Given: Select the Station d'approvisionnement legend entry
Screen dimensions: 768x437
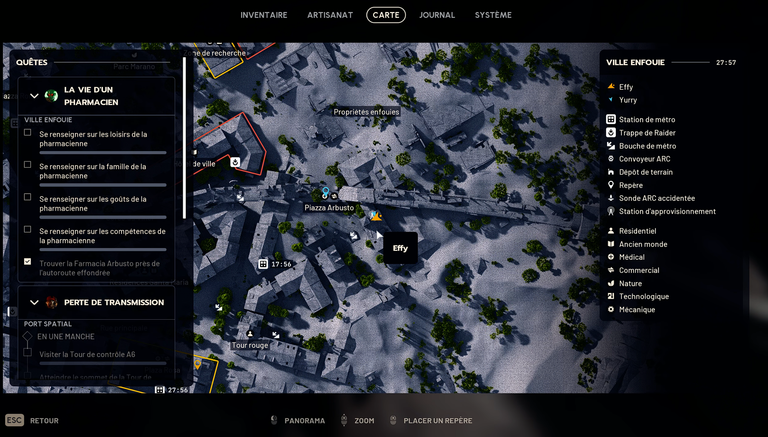Looking at the screenshot, I should point(667,211).
